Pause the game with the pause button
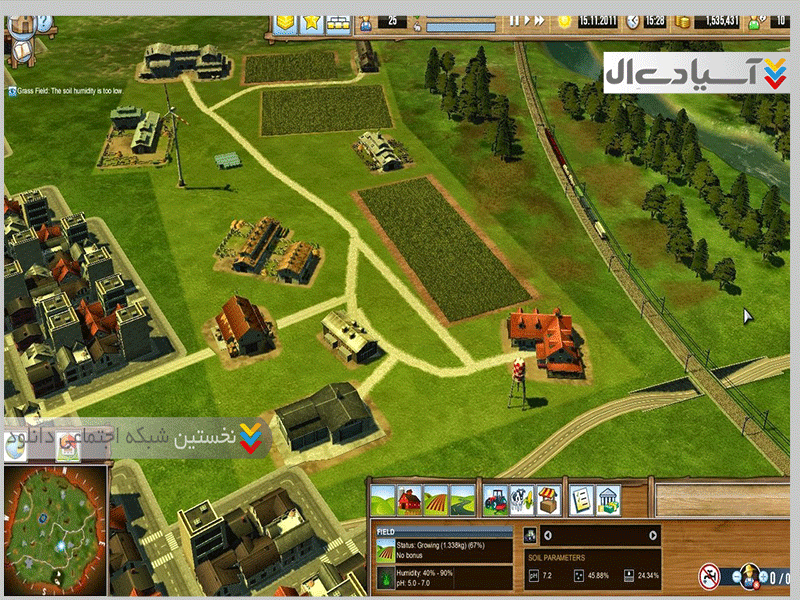Viewport: 800px width, 600px height. click(514, 20)
